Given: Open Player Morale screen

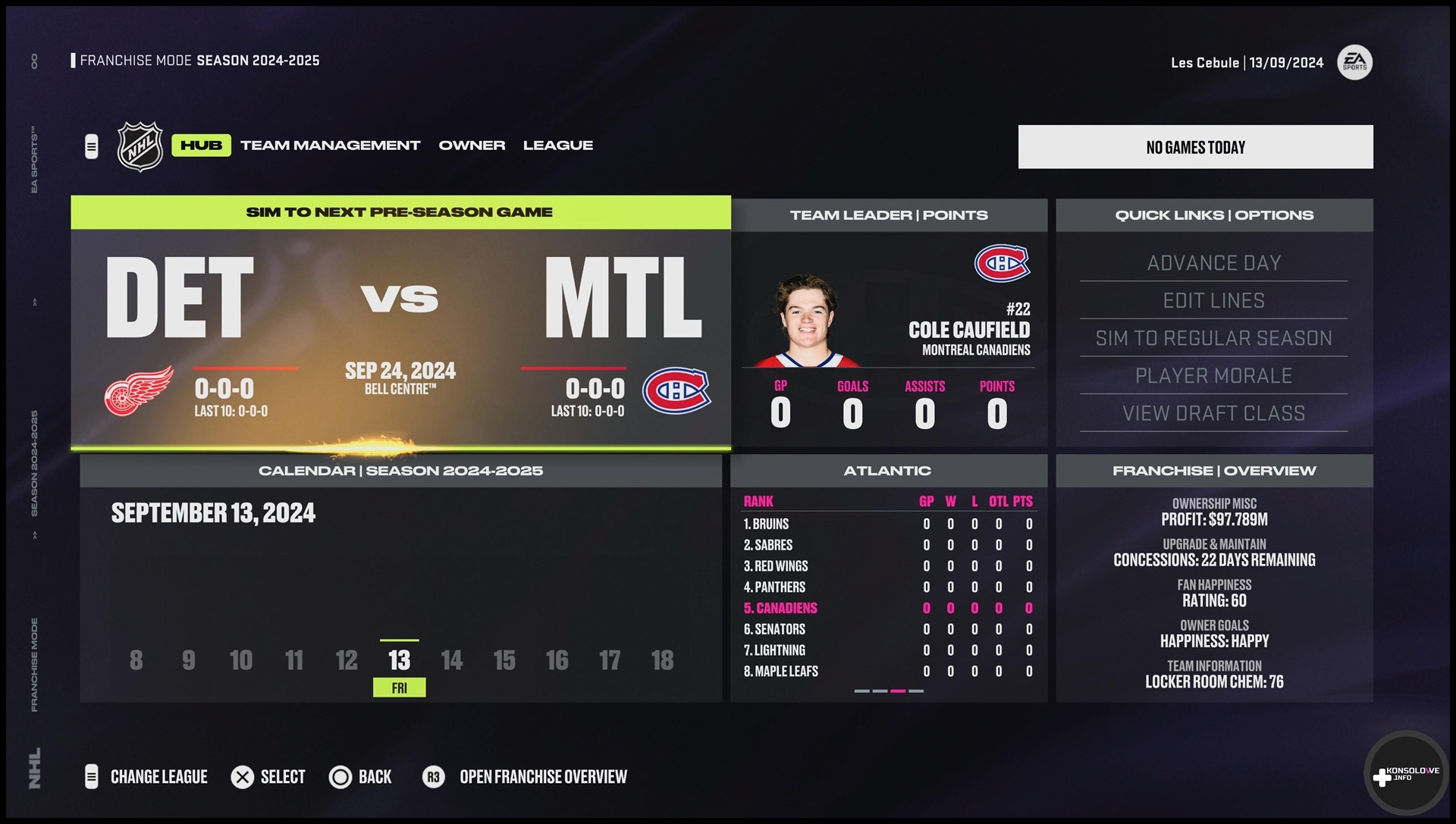Looking at the screenshot, I should click(x=1213, y=376).
